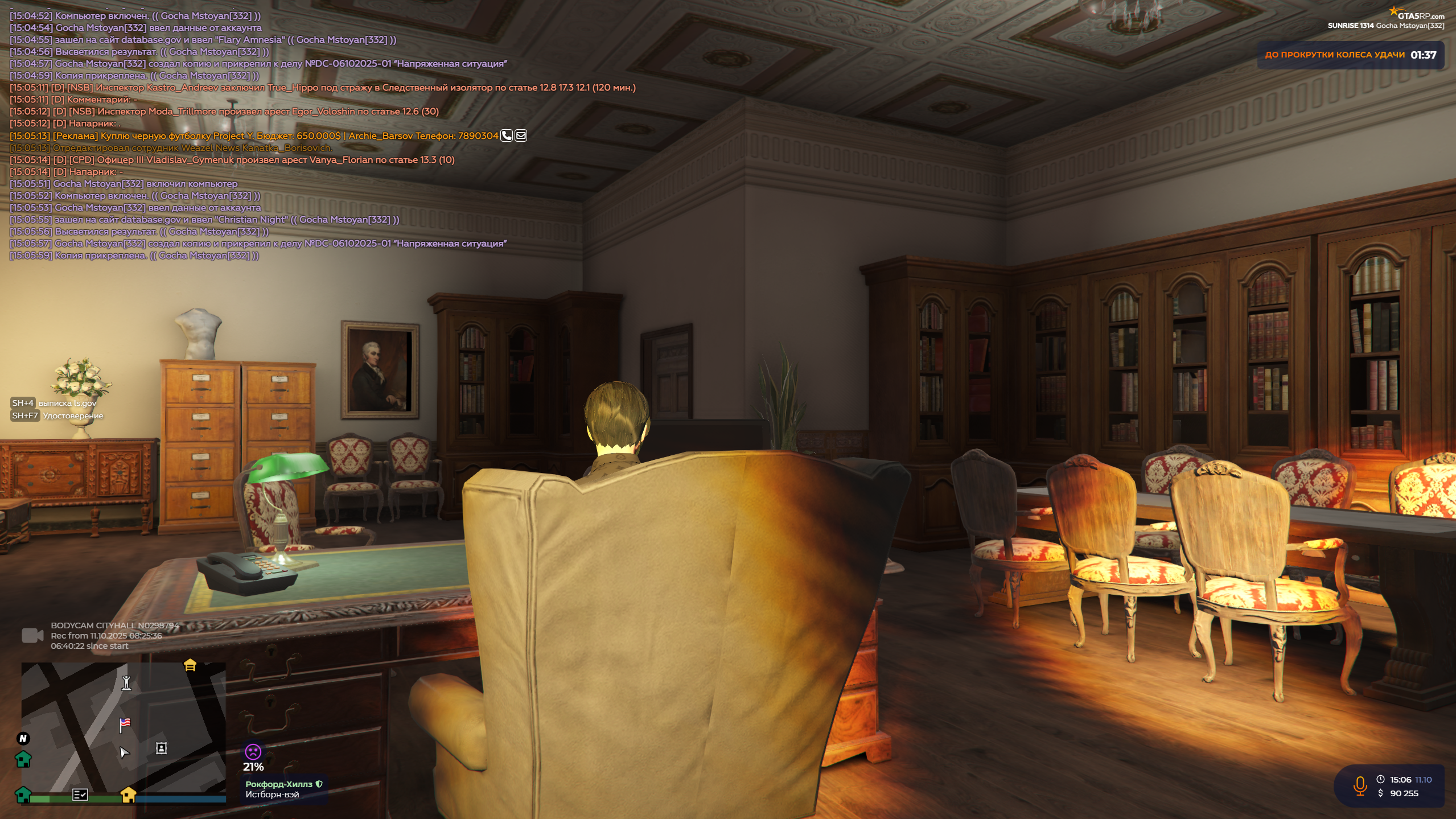
Task: Select the American flag marker on the minimap
Action: 125,724
